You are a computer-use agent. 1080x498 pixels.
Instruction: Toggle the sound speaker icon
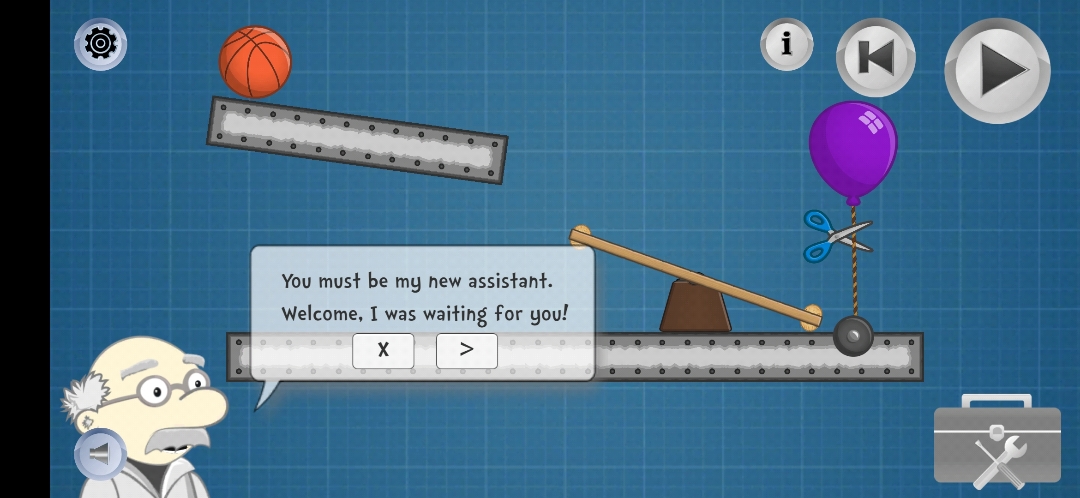click(99, 454)
